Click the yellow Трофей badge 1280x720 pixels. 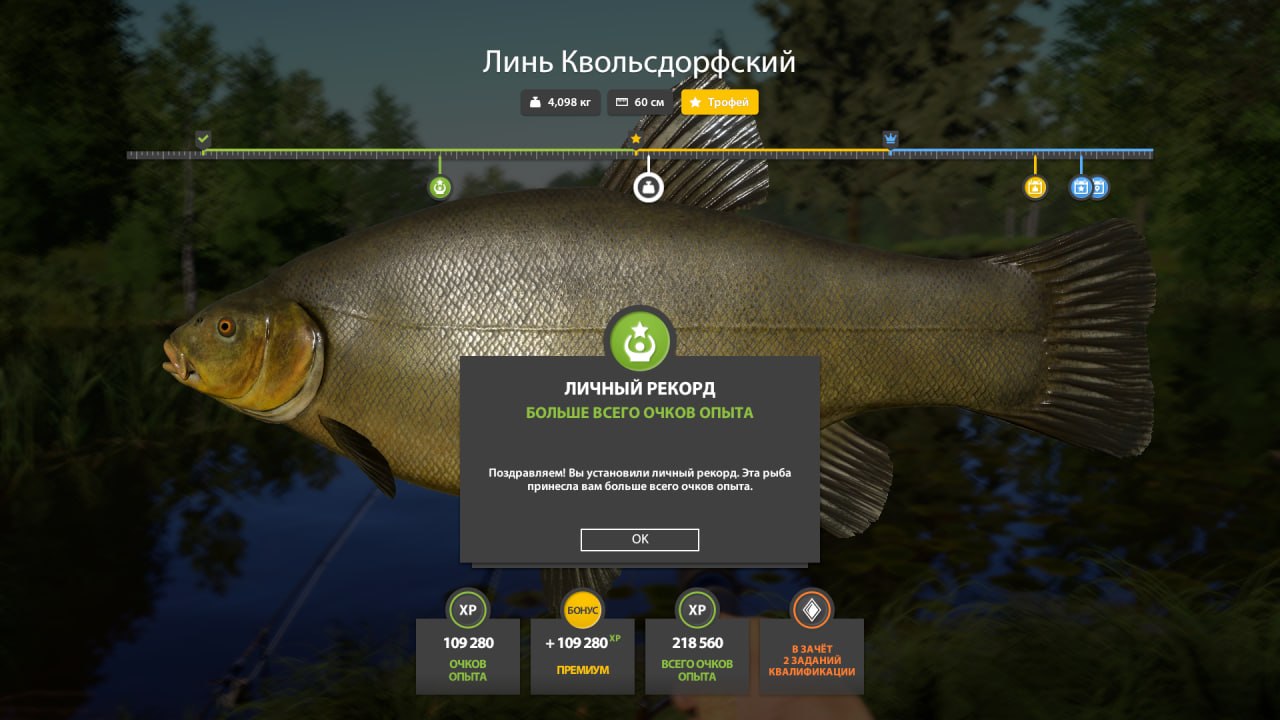tap(719, 102)
